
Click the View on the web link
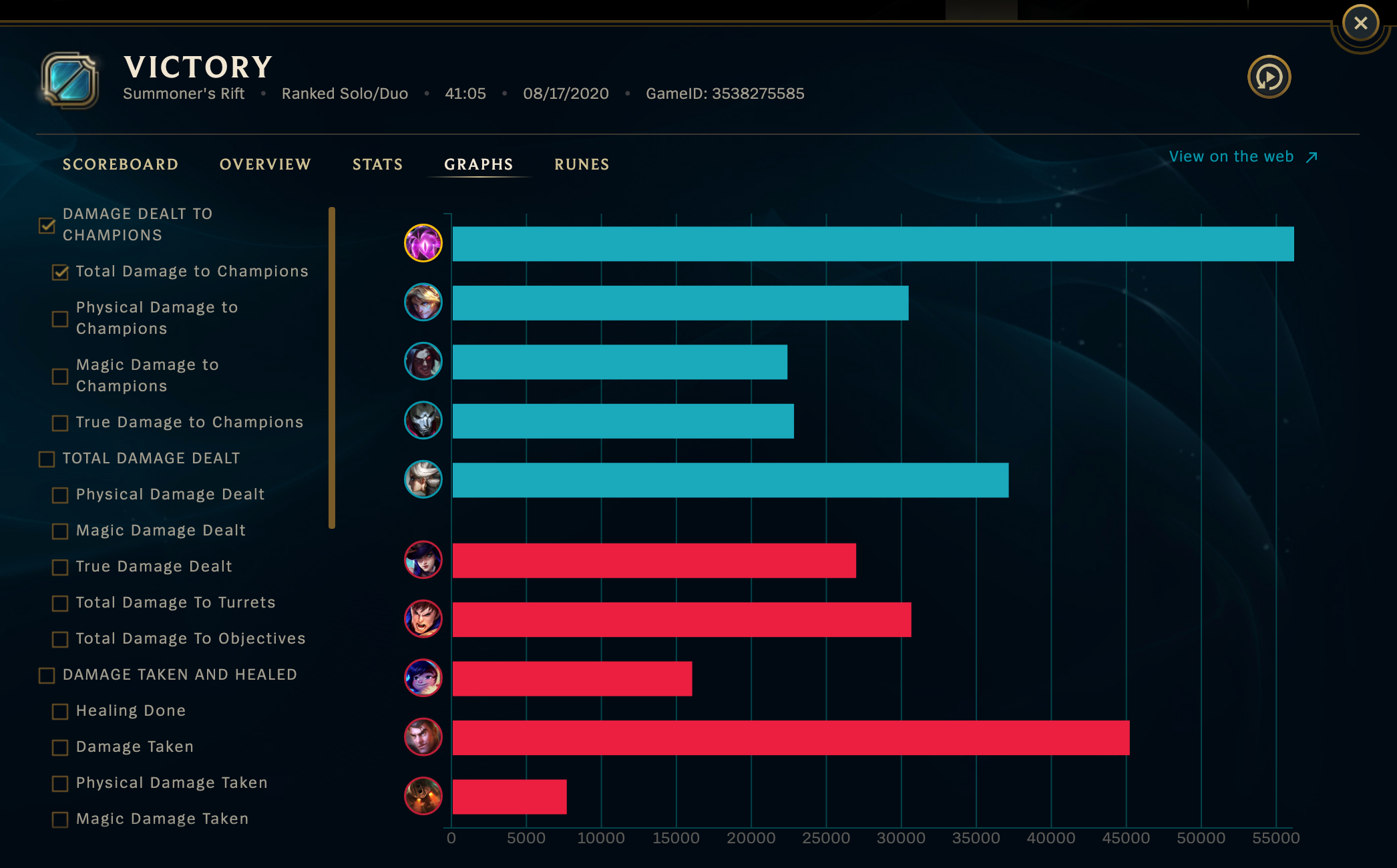click(x=1232, y=156)
